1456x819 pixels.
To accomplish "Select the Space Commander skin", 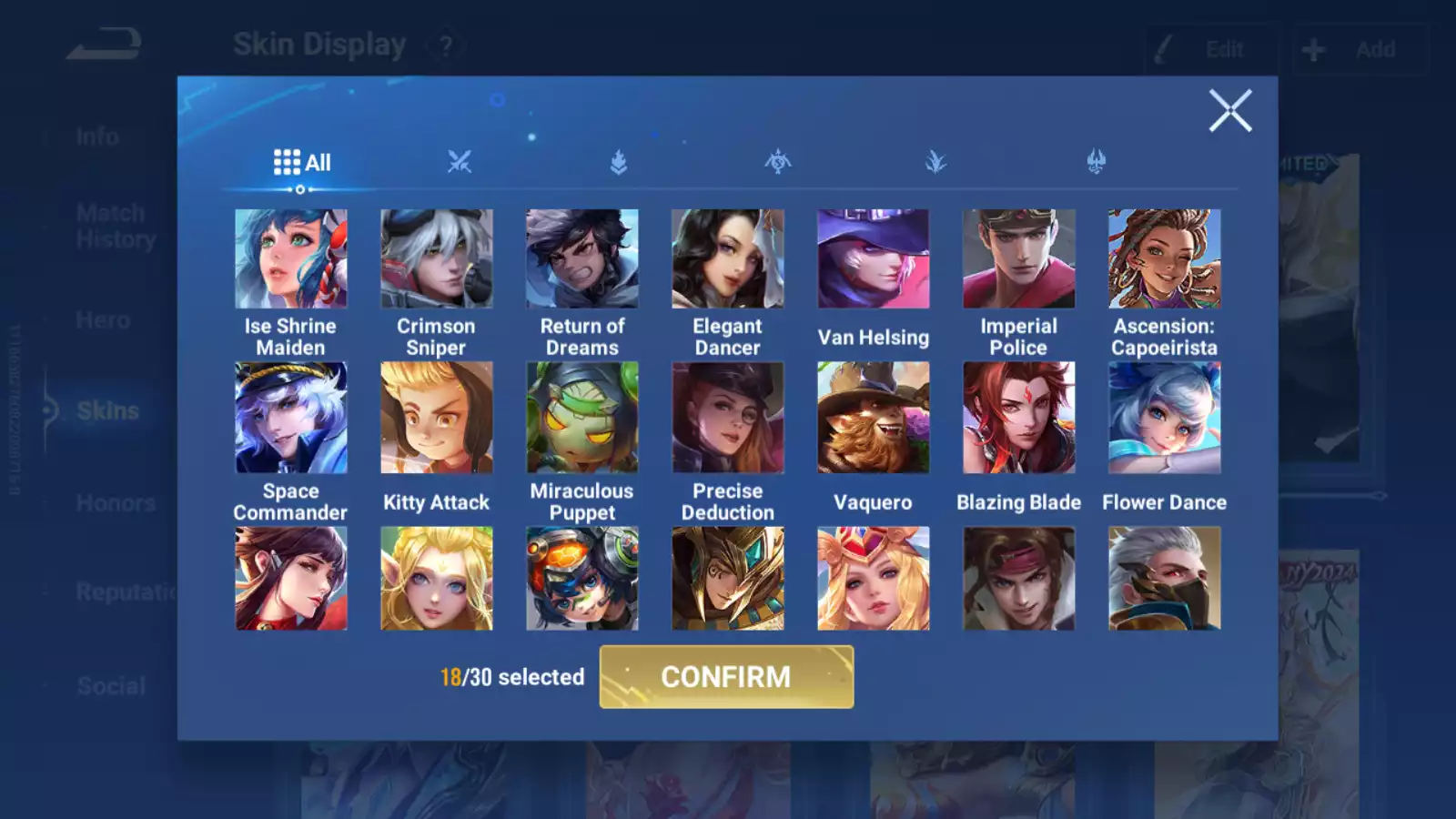I will (291, 418).
